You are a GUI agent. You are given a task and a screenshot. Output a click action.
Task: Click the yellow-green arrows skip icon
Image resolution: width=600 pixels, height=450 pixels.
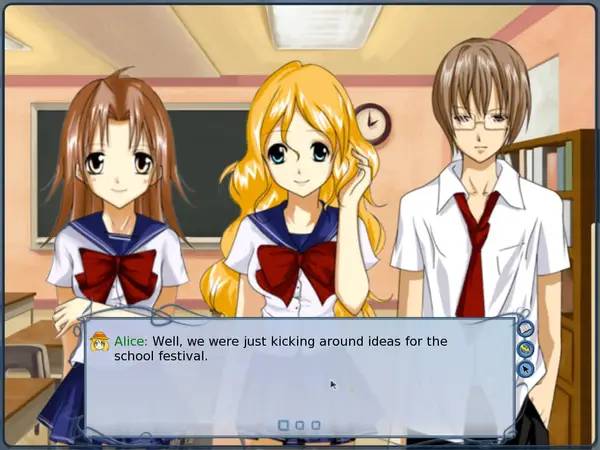pos(526,349)
